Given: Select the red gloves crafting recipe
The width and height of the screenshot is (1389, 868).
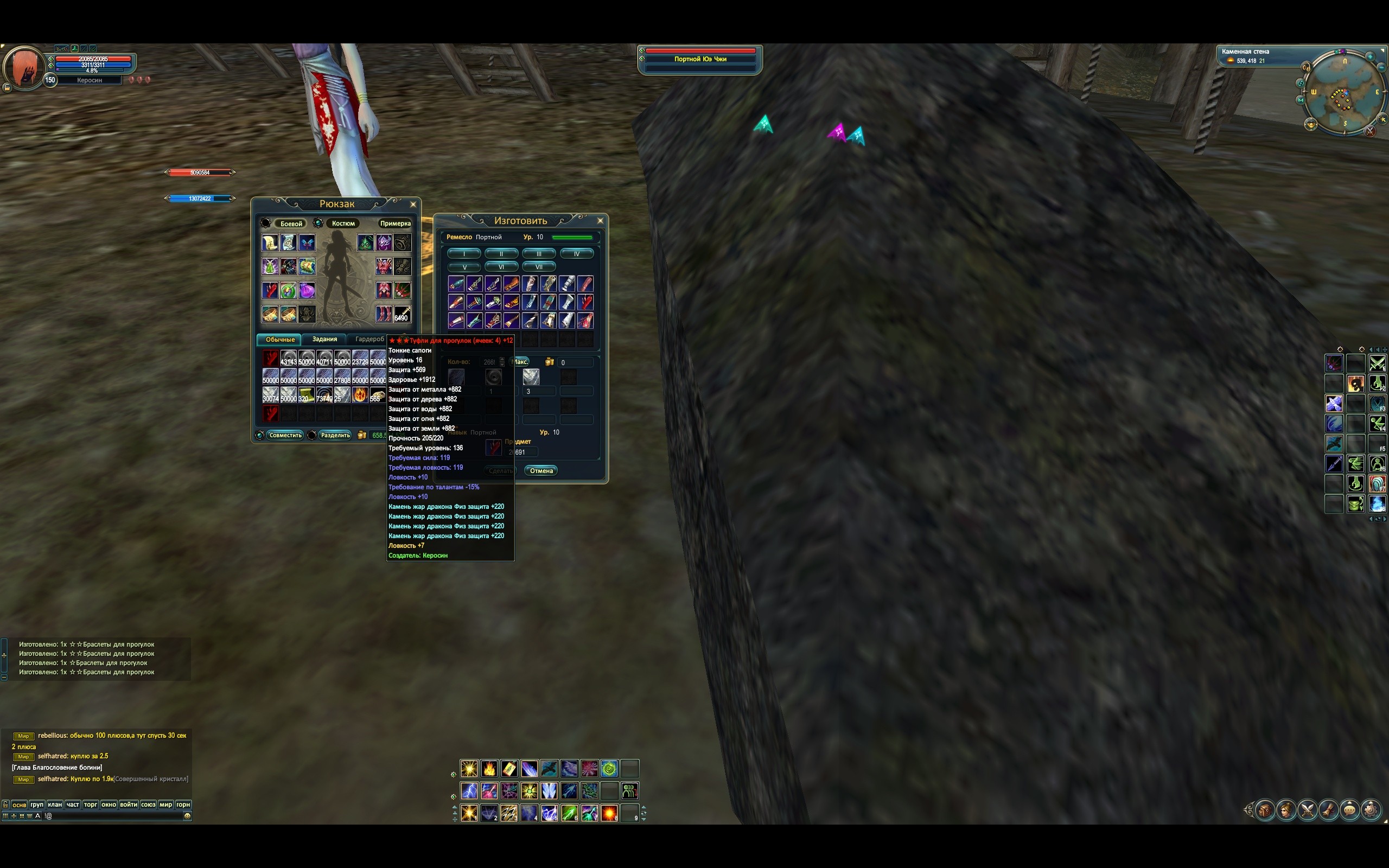Looking at the screenshot, I should pyautogui.click(x=585, y=302).
